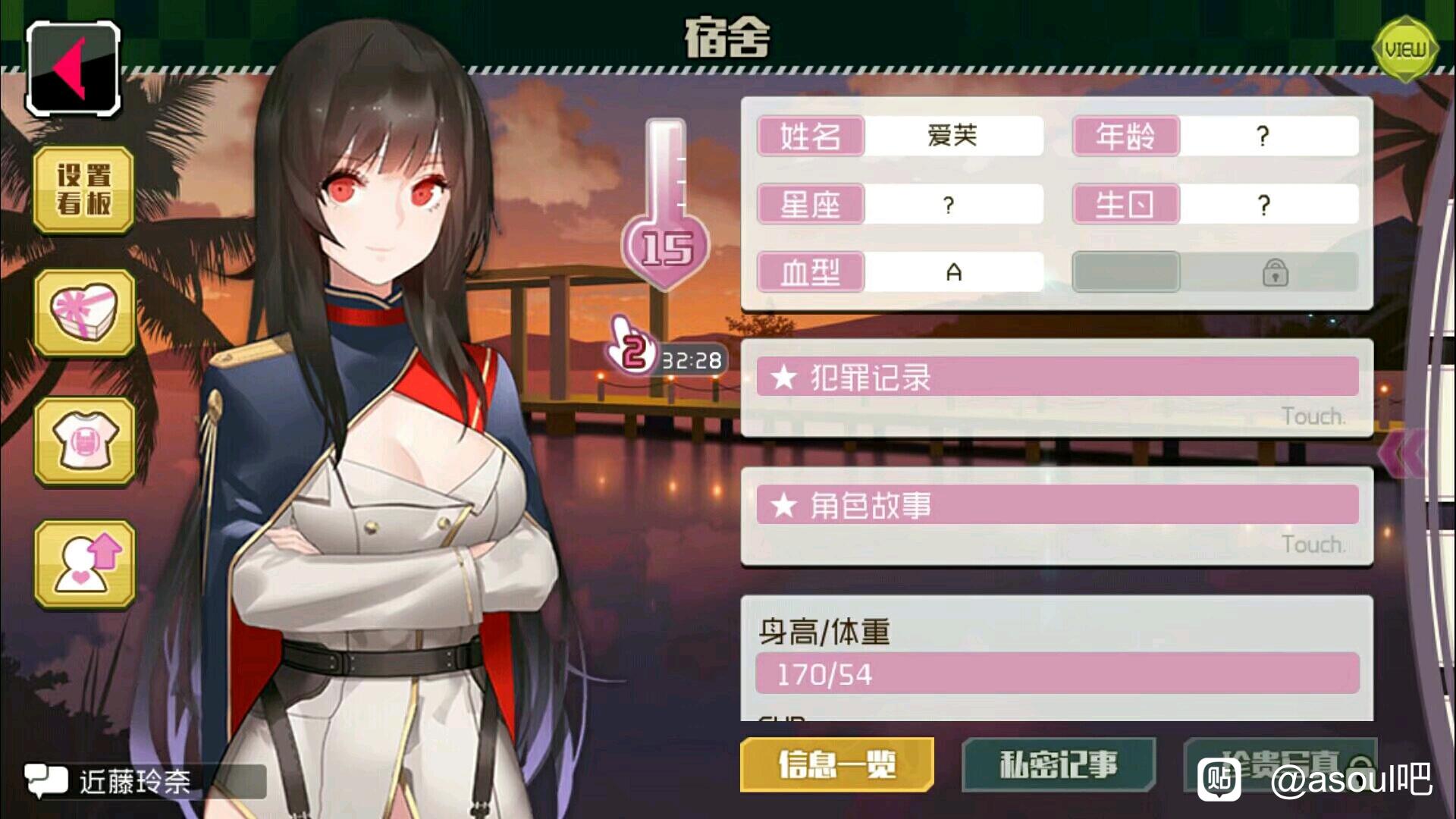This screenshot has height=819, width=1456.
Task: Open the 设置看板 button
Action: pos(84,190)
